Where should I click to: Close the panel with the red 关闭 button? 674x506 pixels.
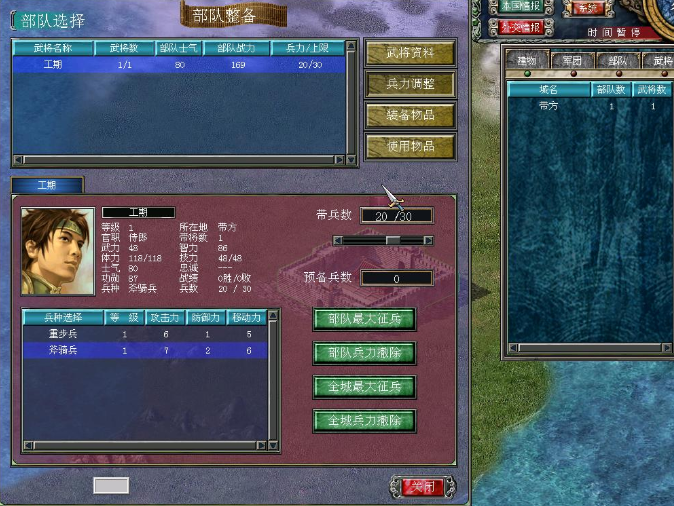[422, 487]
